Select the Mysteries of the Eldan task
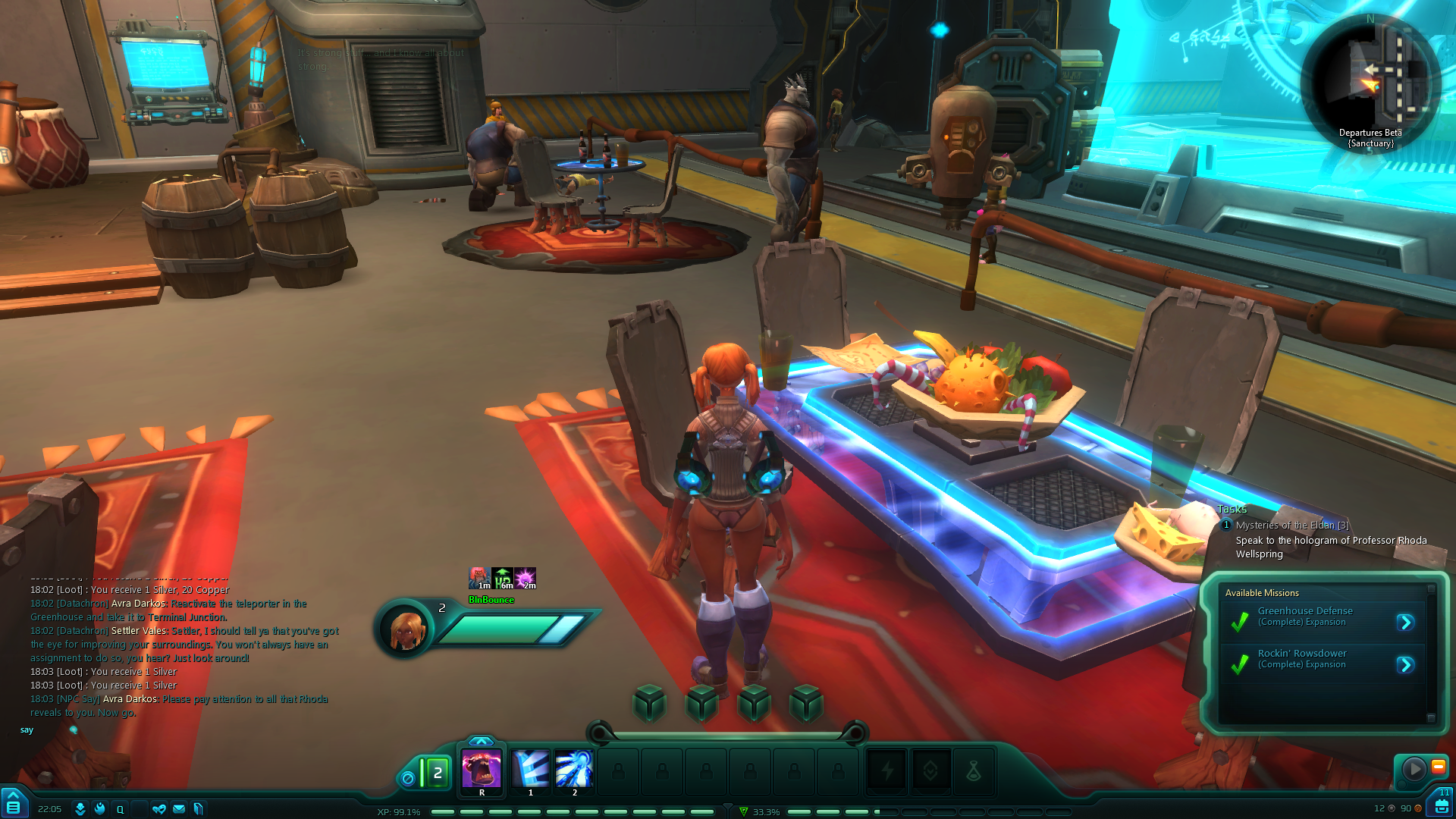The width and height of the screenshot is (1456, 819). [x=1291, y=525]
